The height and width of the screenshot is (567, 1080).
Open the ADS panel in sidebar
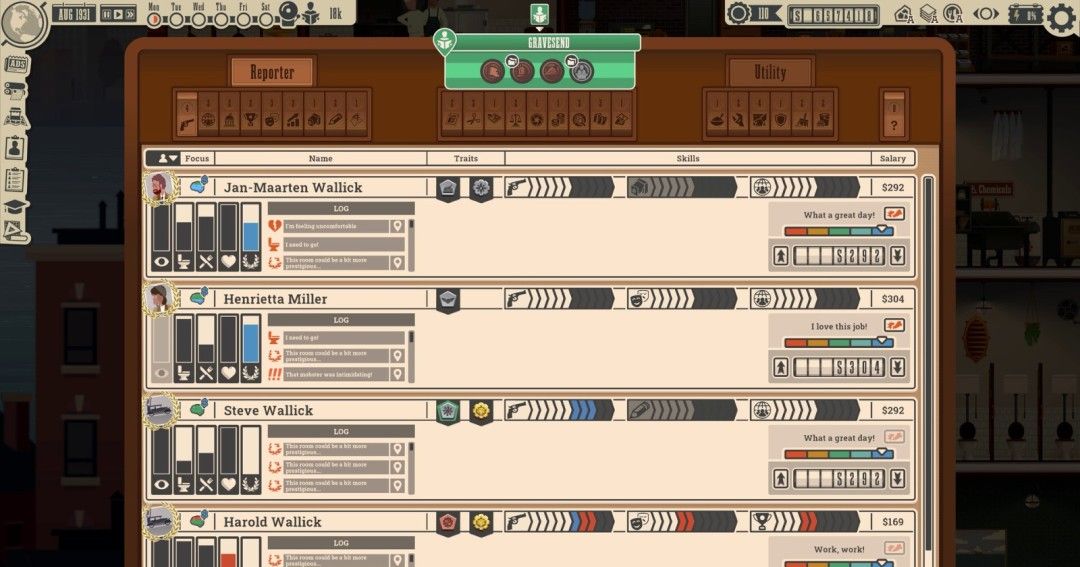click(x=16, y=65)
